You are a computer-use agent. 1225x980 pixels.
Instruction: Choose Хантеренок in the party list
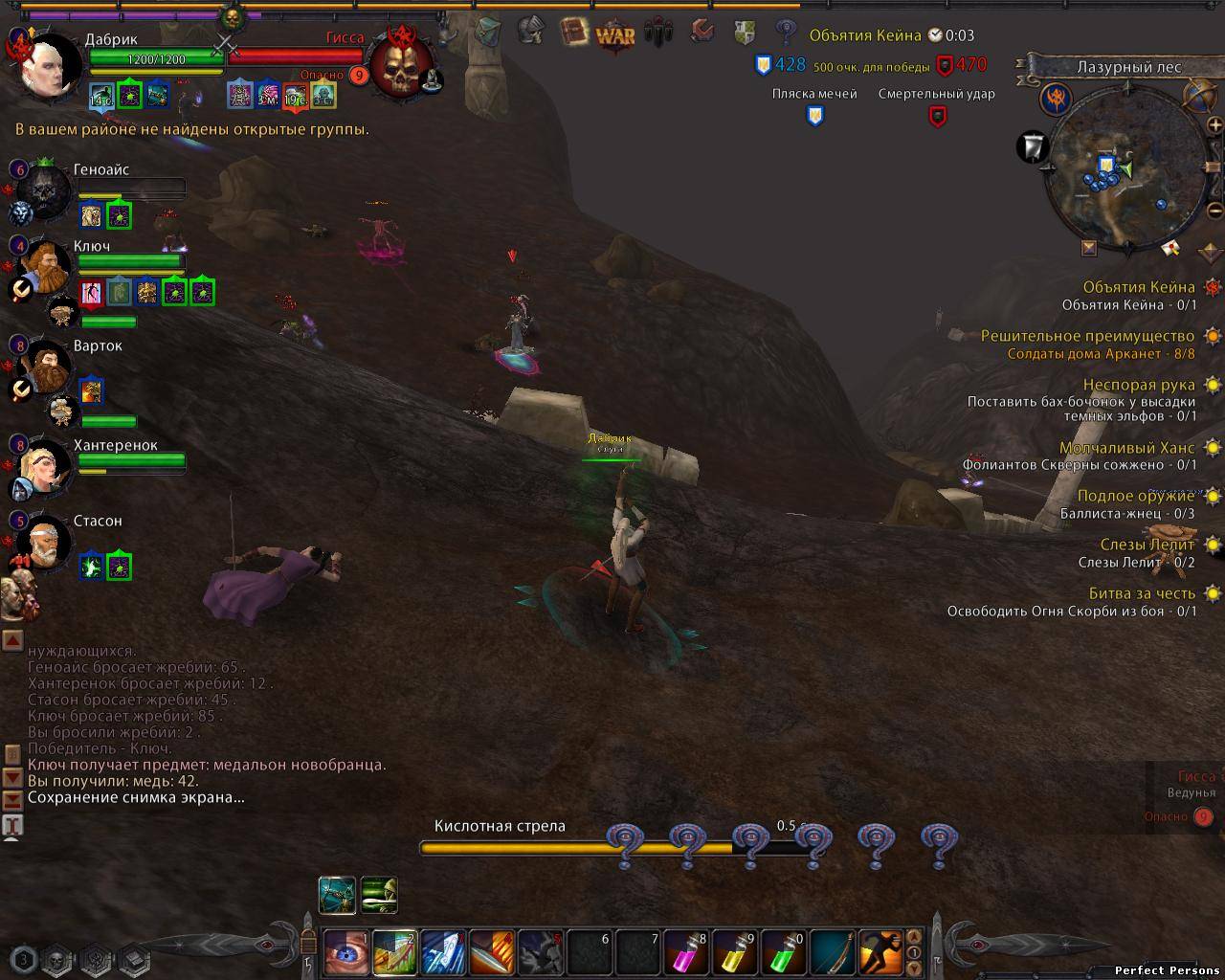pyautogui.click(x=42, y=467)
